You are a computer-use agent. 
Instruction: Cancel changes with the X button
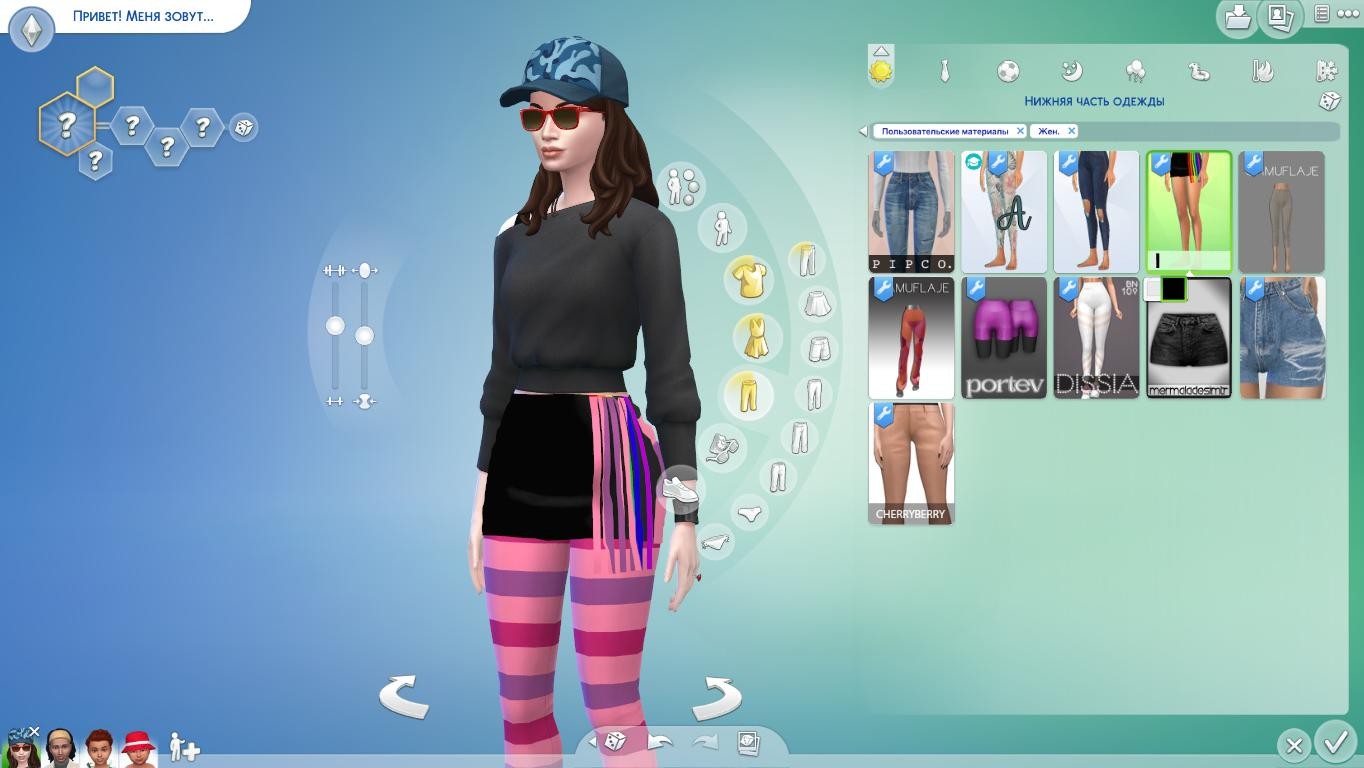point(1294,745)
